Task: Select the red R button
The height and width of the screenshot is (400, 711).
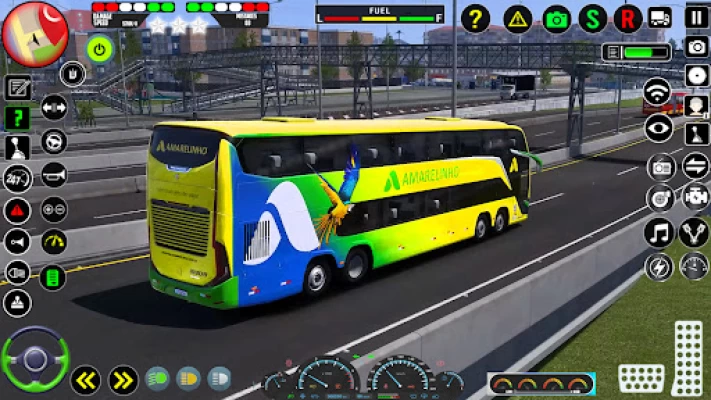Action: 627,18
